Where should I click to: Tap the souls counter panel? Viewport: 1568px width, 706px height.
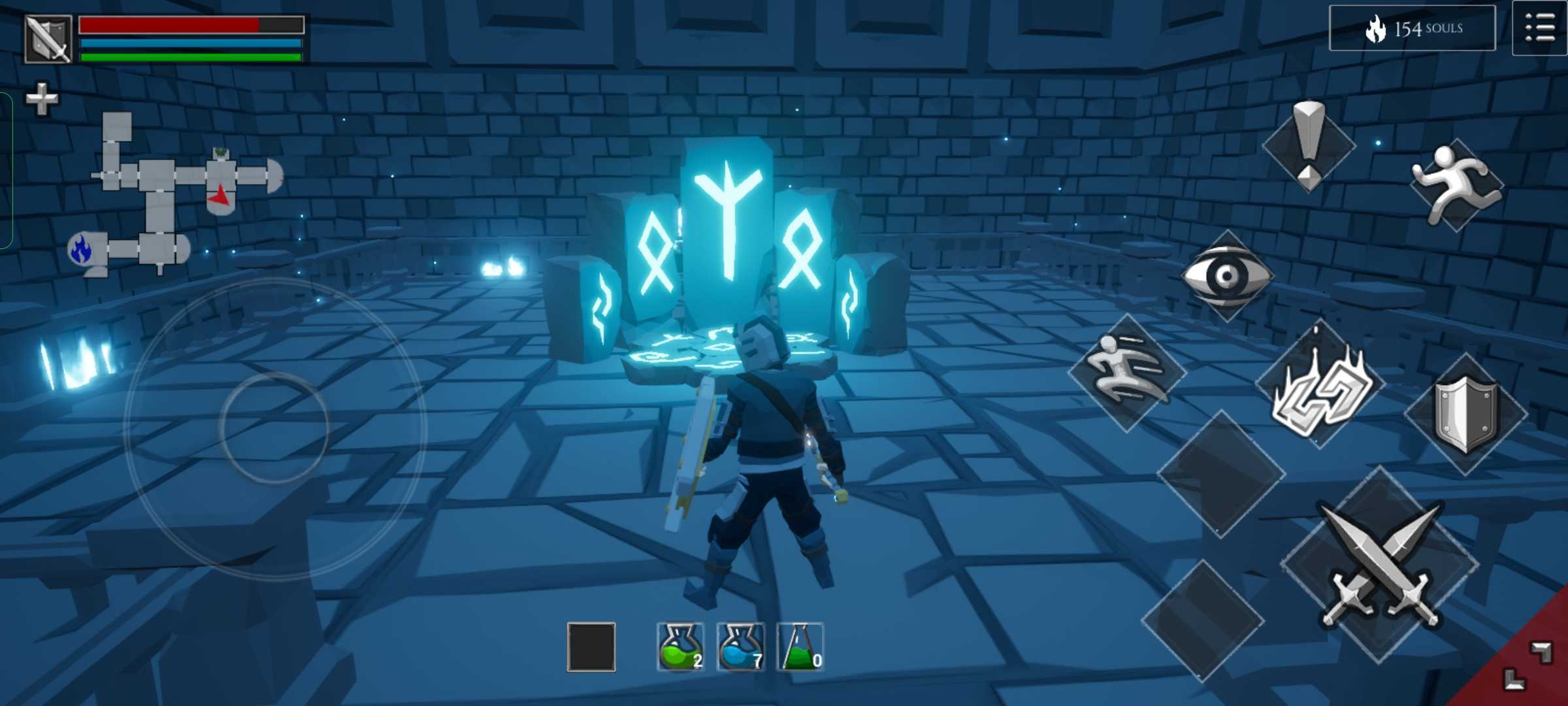point(1413,28)
